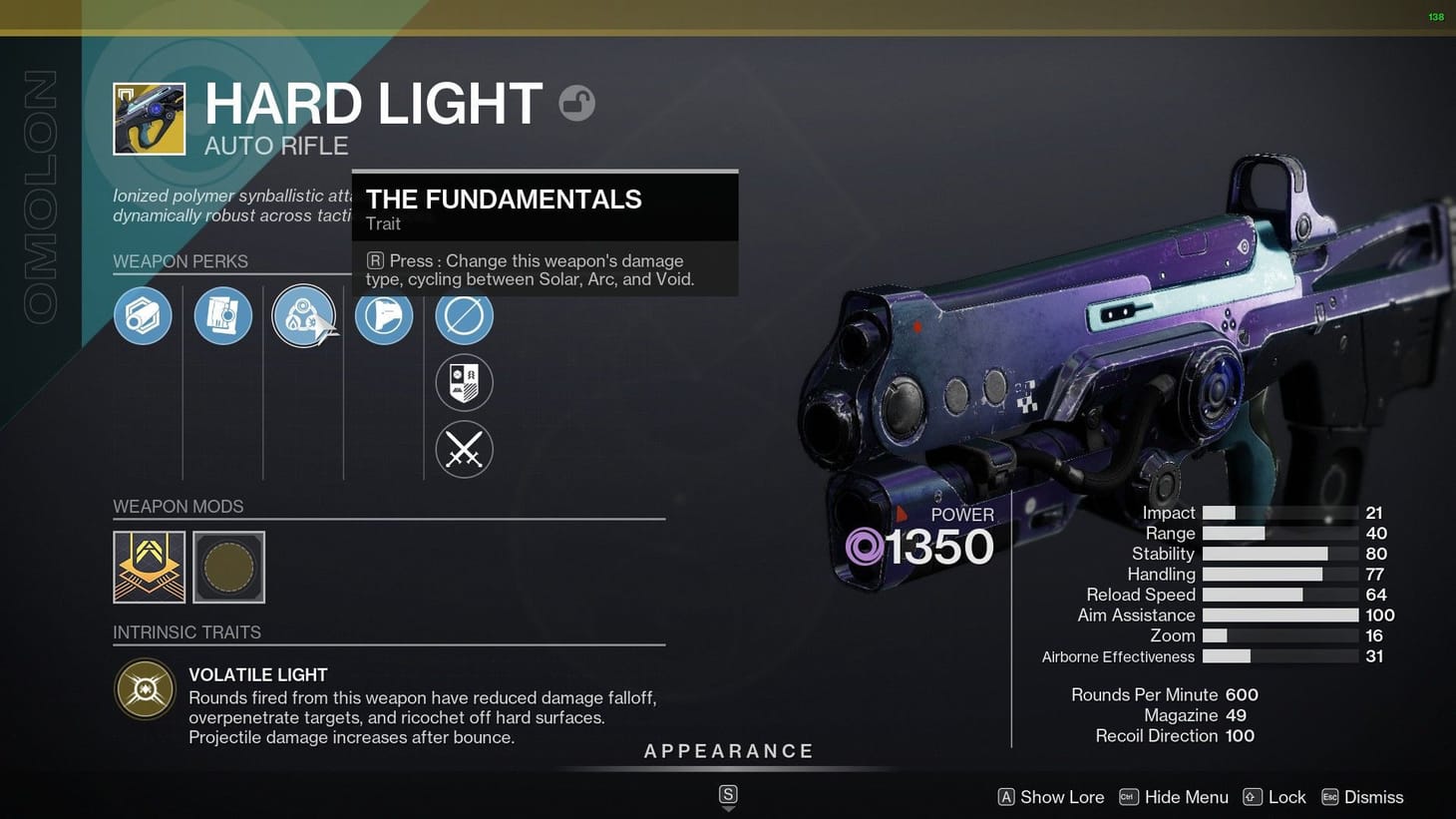Select the barrel perk icon

tap(143, 315)
